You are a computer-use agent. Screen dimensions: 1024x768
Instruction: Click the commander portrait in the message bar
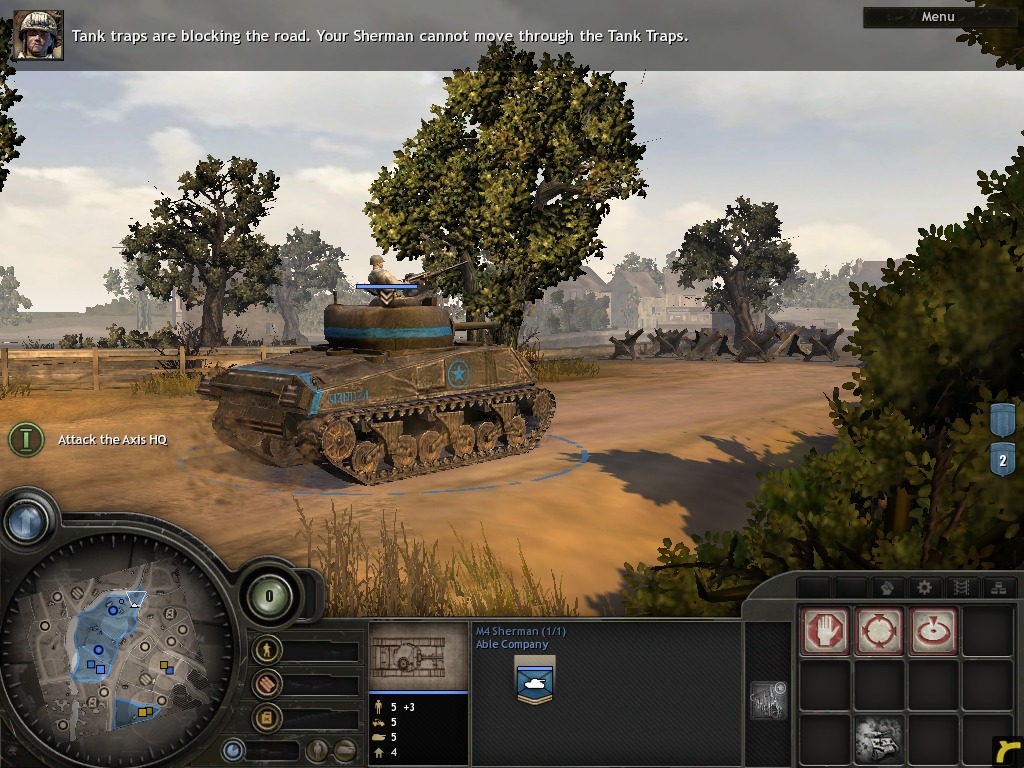39,36
